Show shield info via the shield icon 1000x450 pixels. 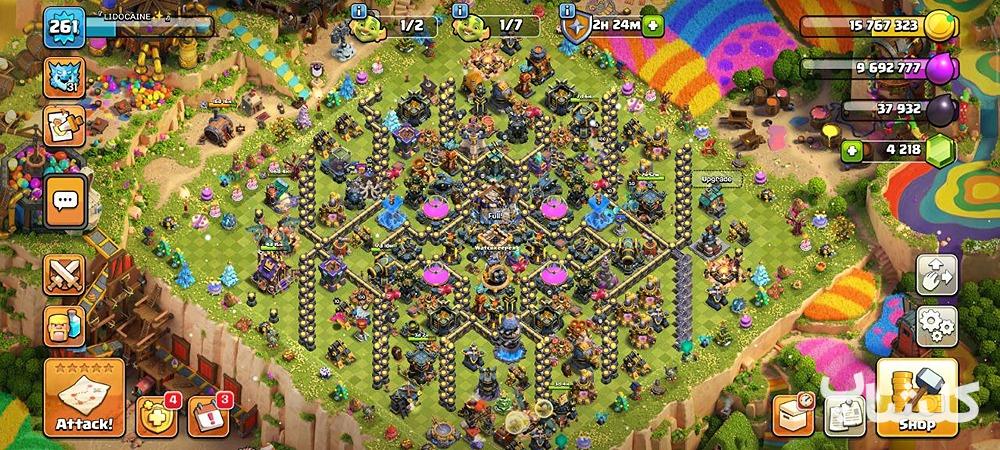pos(575,27)
